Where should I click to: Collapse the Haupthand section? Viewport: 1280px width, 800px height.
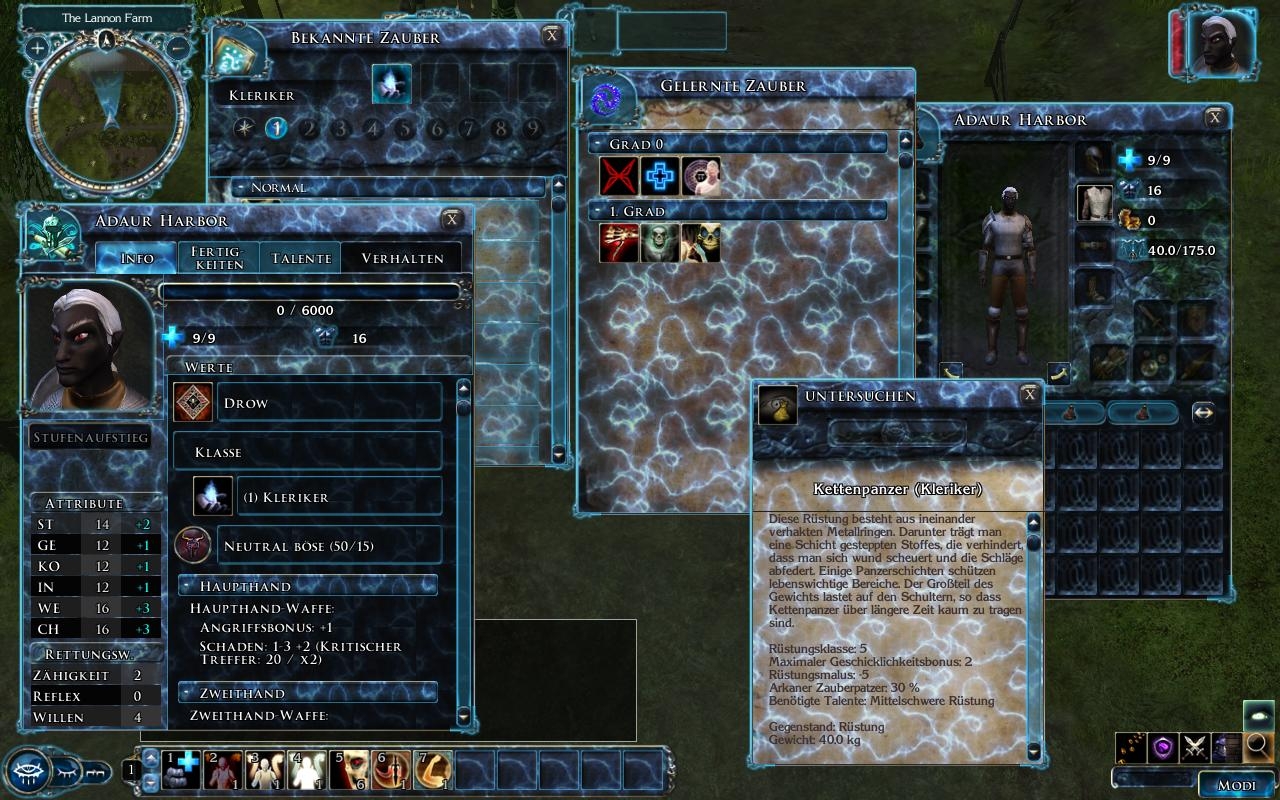point(187,586)
